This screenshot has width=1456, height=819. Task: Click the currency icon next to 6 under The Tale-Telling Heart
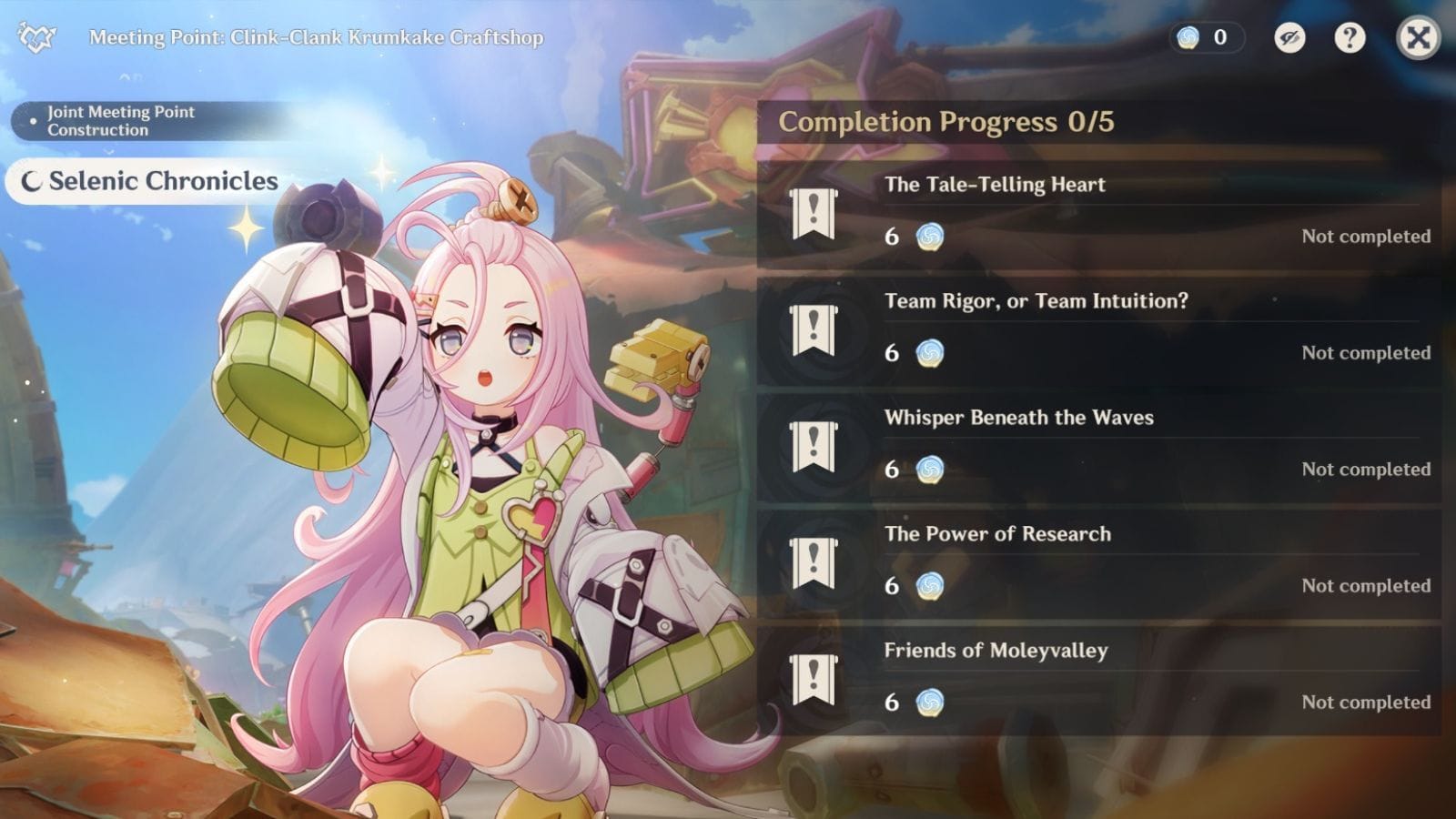(x=927, y=237)
